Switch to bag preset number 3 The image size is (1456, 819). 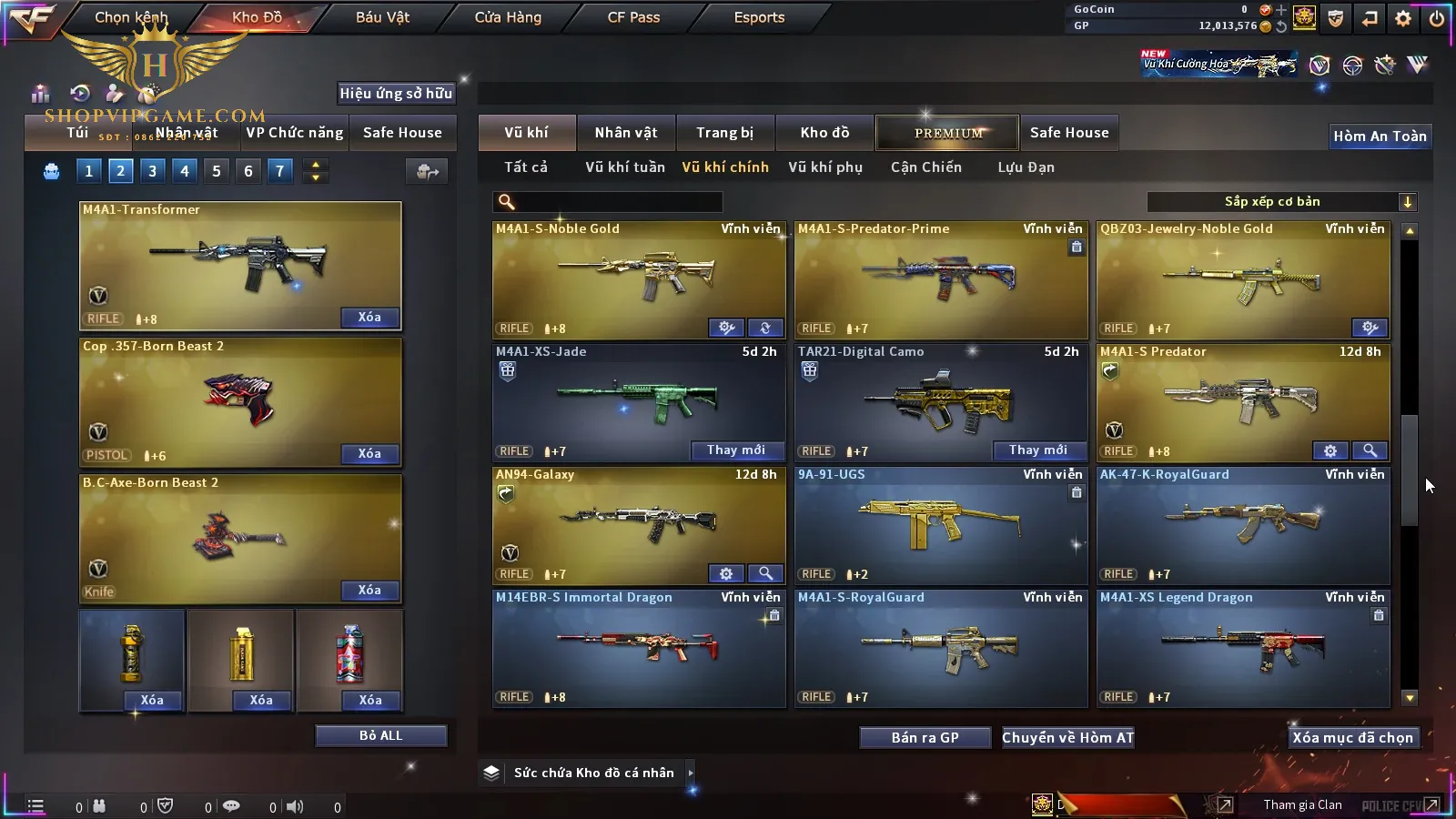coord(152,171)
